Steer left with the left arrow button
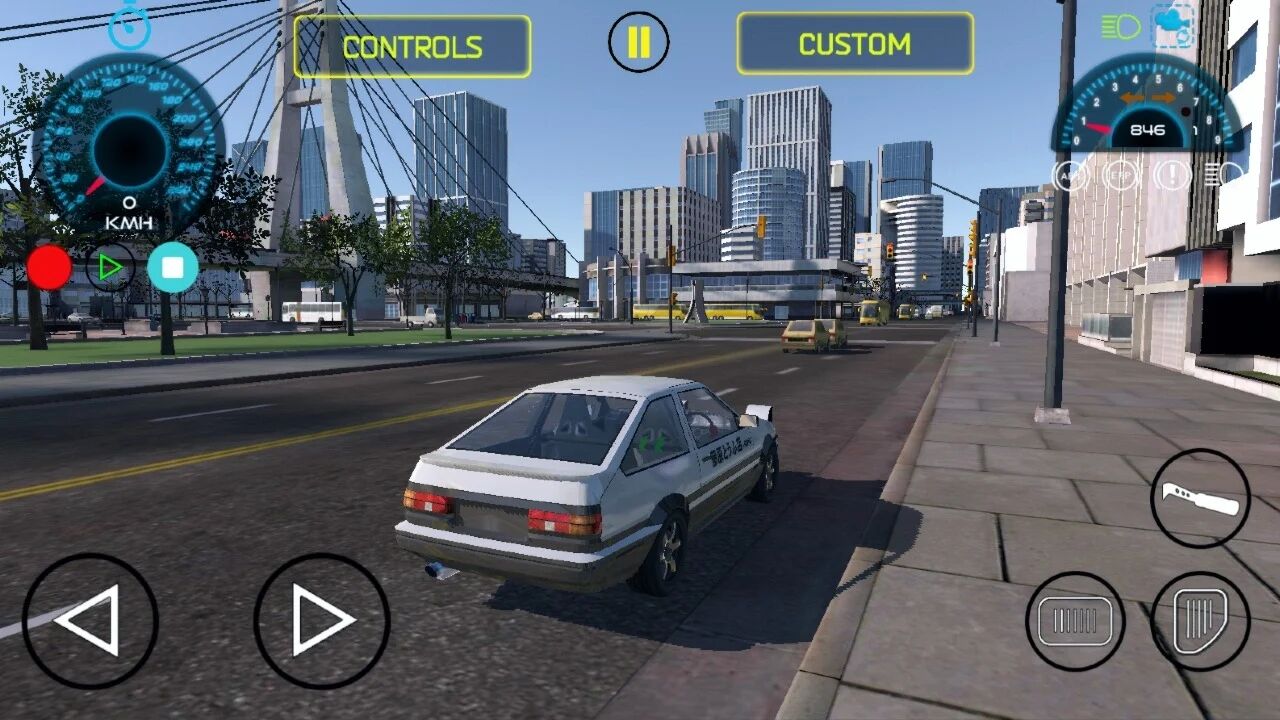Screen dimensions: 1280x720 (90, 620)
